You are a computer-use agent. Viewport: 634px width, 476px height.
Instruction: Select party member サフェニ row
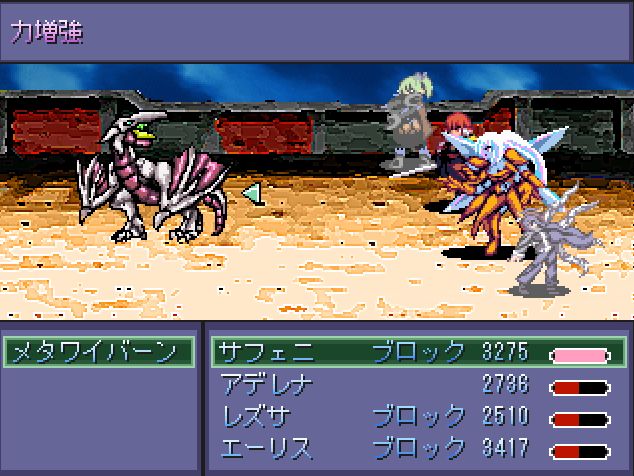(x=418, y=352)
